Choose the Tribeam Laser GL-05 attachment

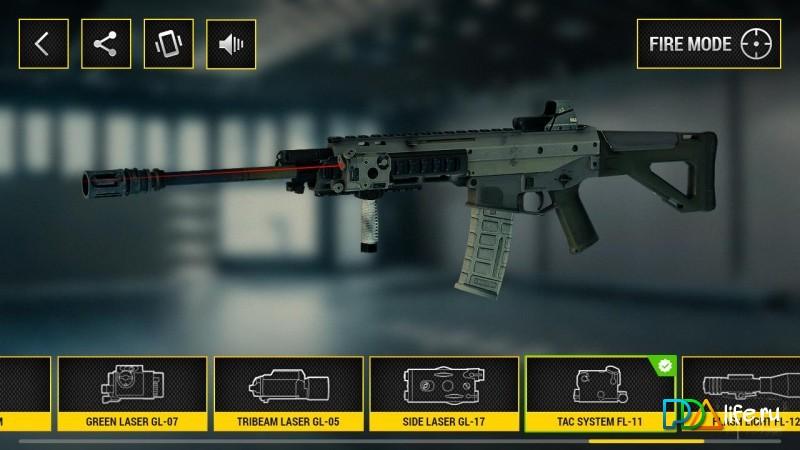(288, 394)
